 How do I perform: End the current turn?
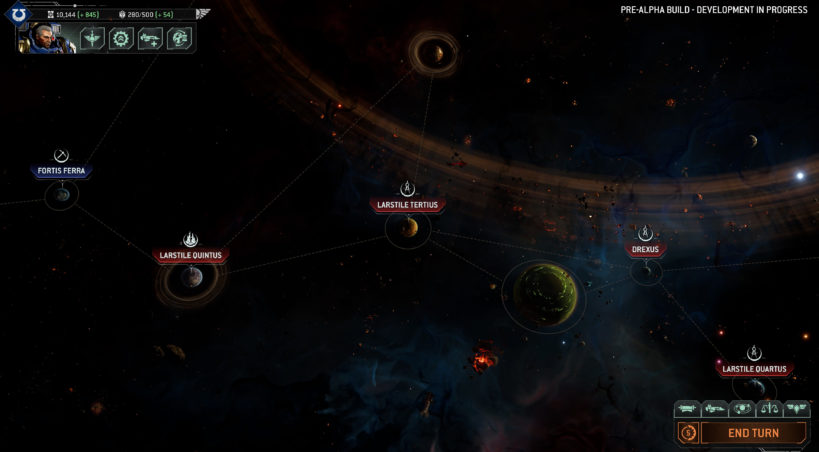[x=753, y=433]
